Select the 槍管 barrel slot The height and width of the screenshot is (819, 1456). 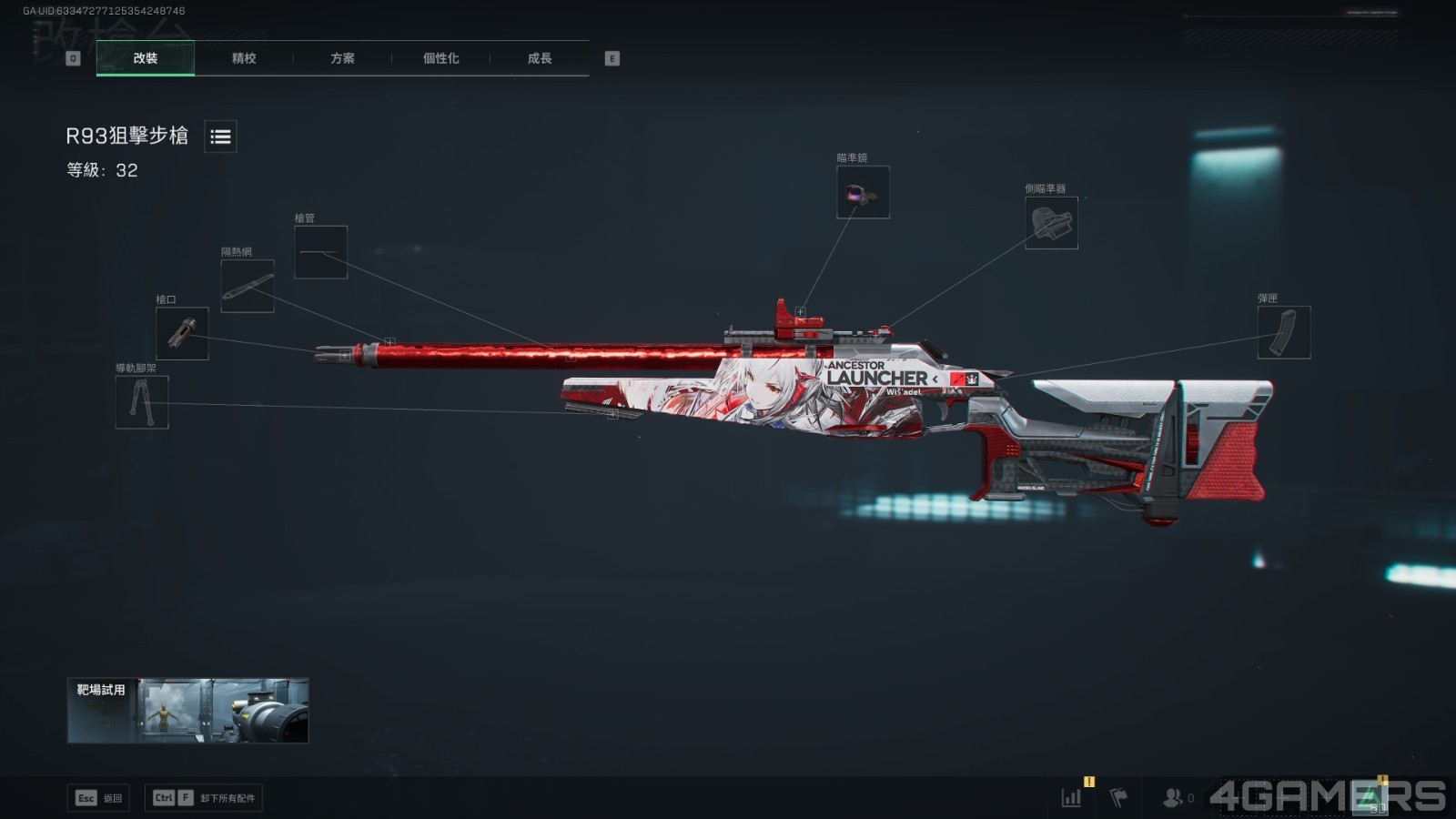[x=320, y=252]
